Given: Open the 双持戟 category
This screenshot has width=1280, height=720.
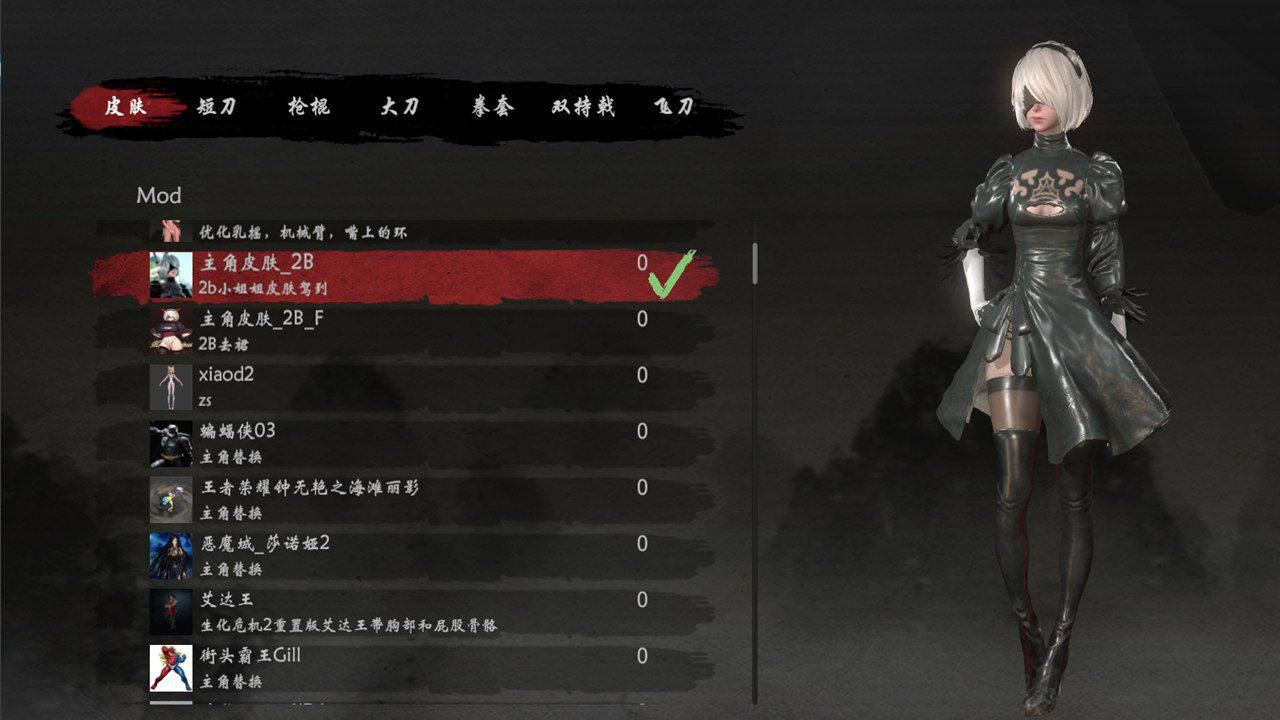Looking at the screenshot, I should pyautogui.click(x=582, y=107).
